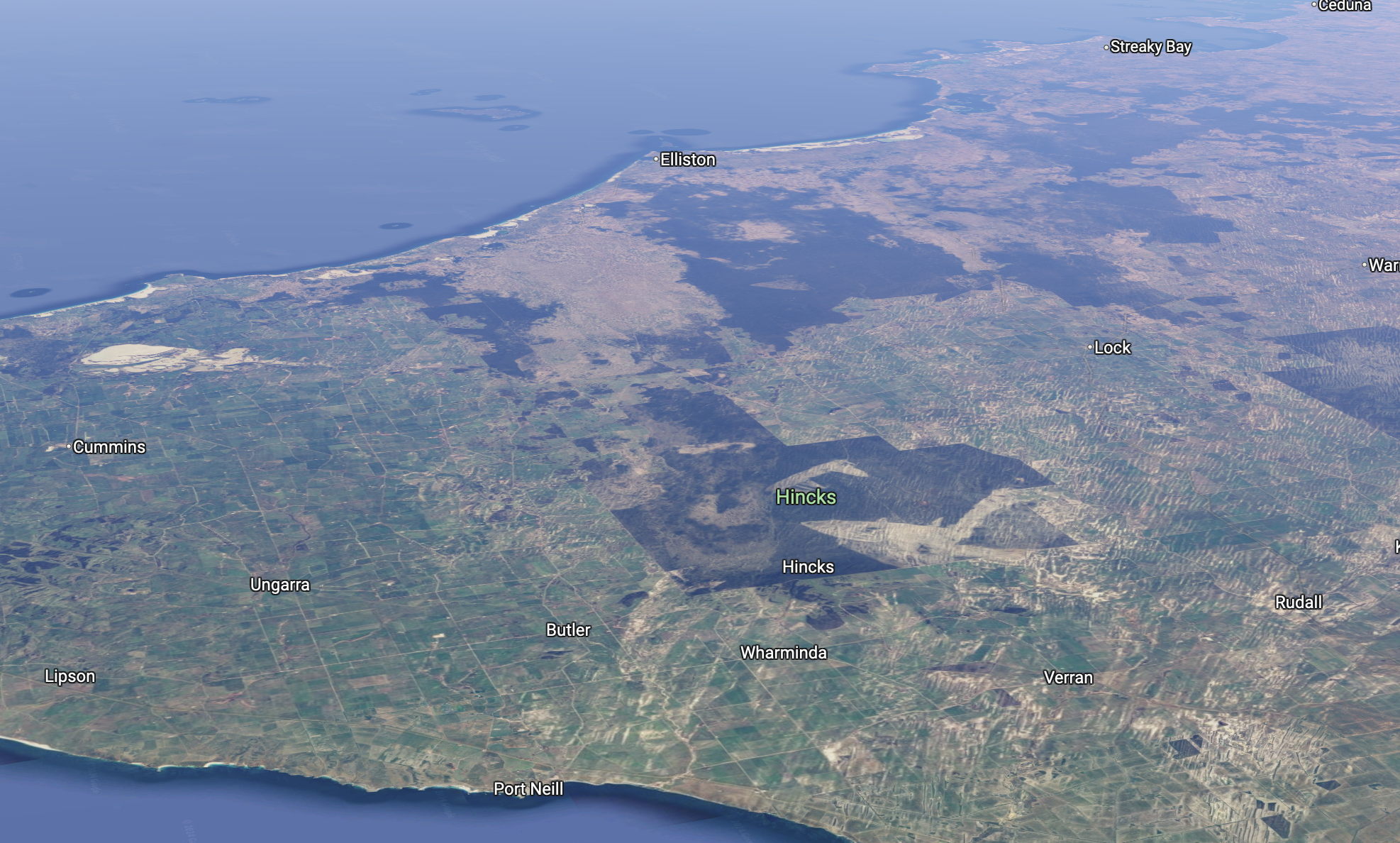1400x843 pixels.
Task: Select the Rudall map label
Action: (x=1298, y=602)
